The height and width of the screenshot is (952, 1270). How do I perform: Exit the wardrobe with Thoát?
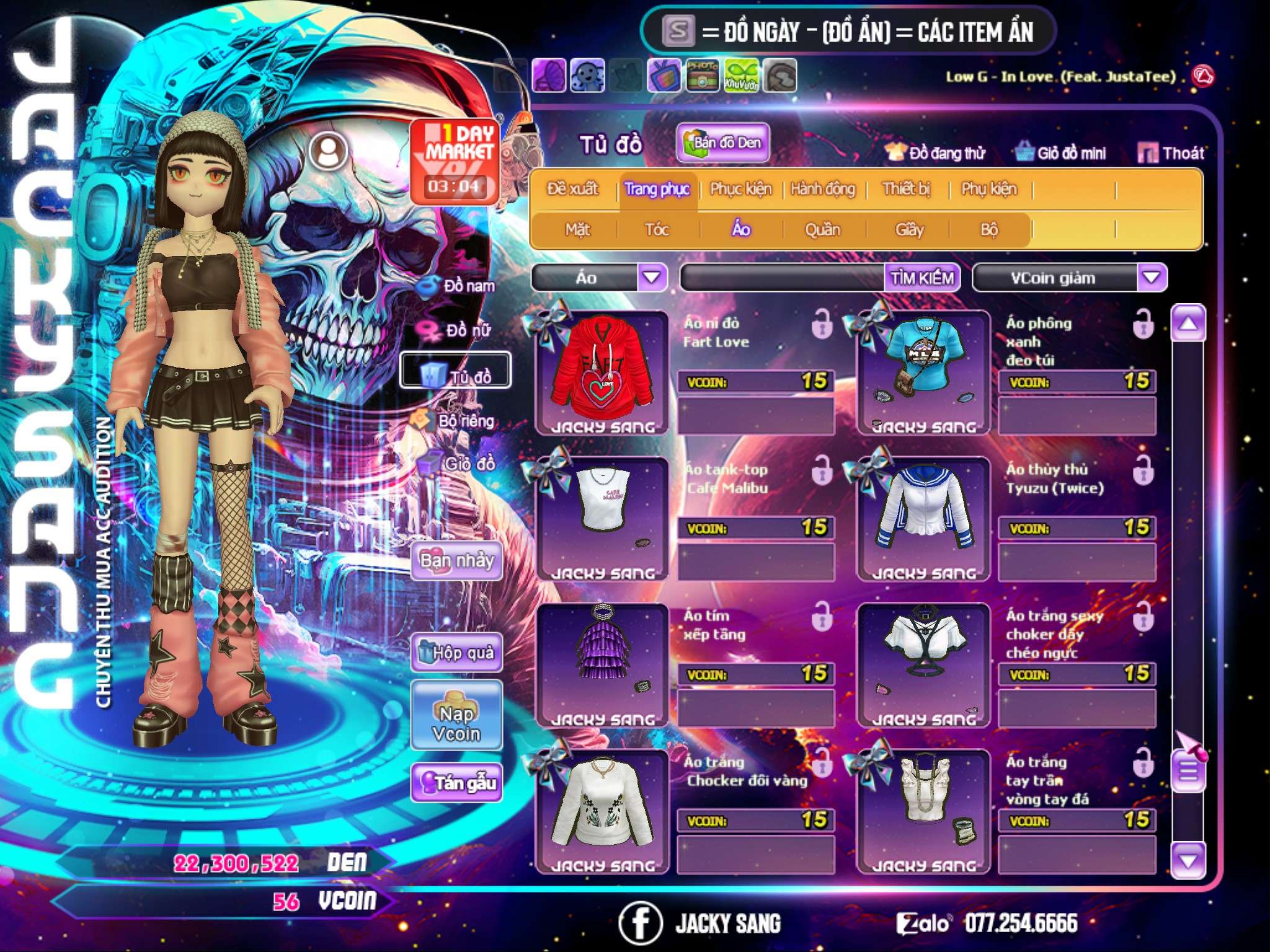pyautogui.click(x=1171, y=153)
